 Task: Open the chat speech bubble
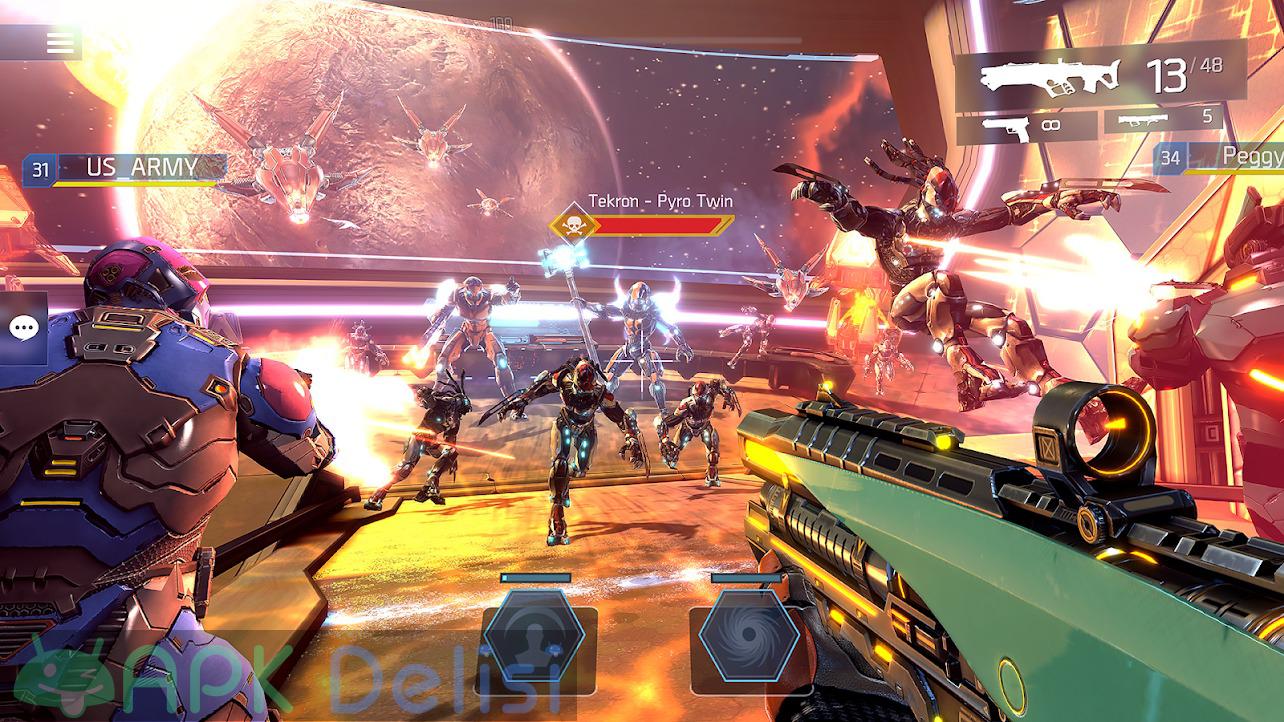23,328
